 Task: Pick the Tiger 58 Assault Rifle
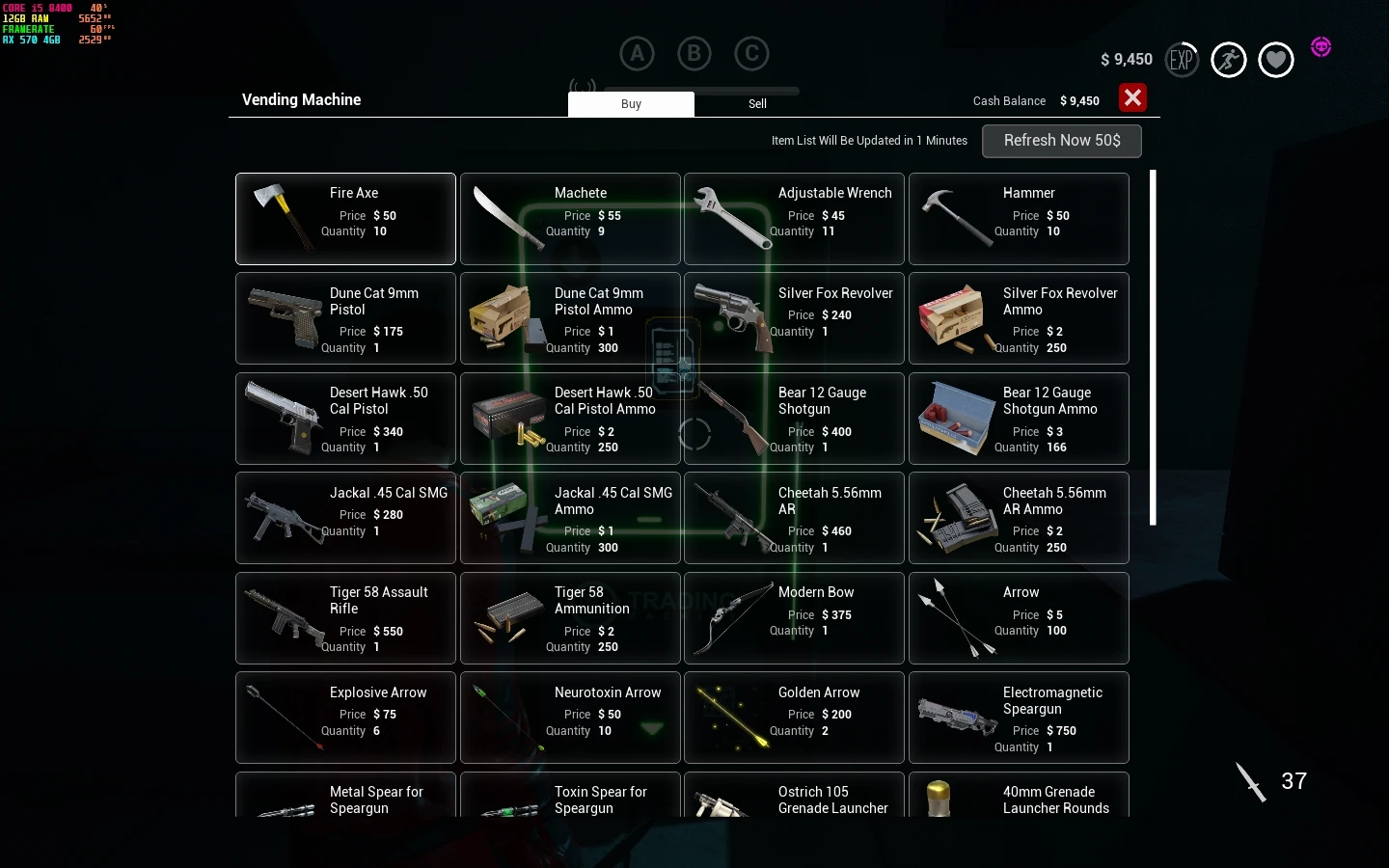[x=345, y=618]
